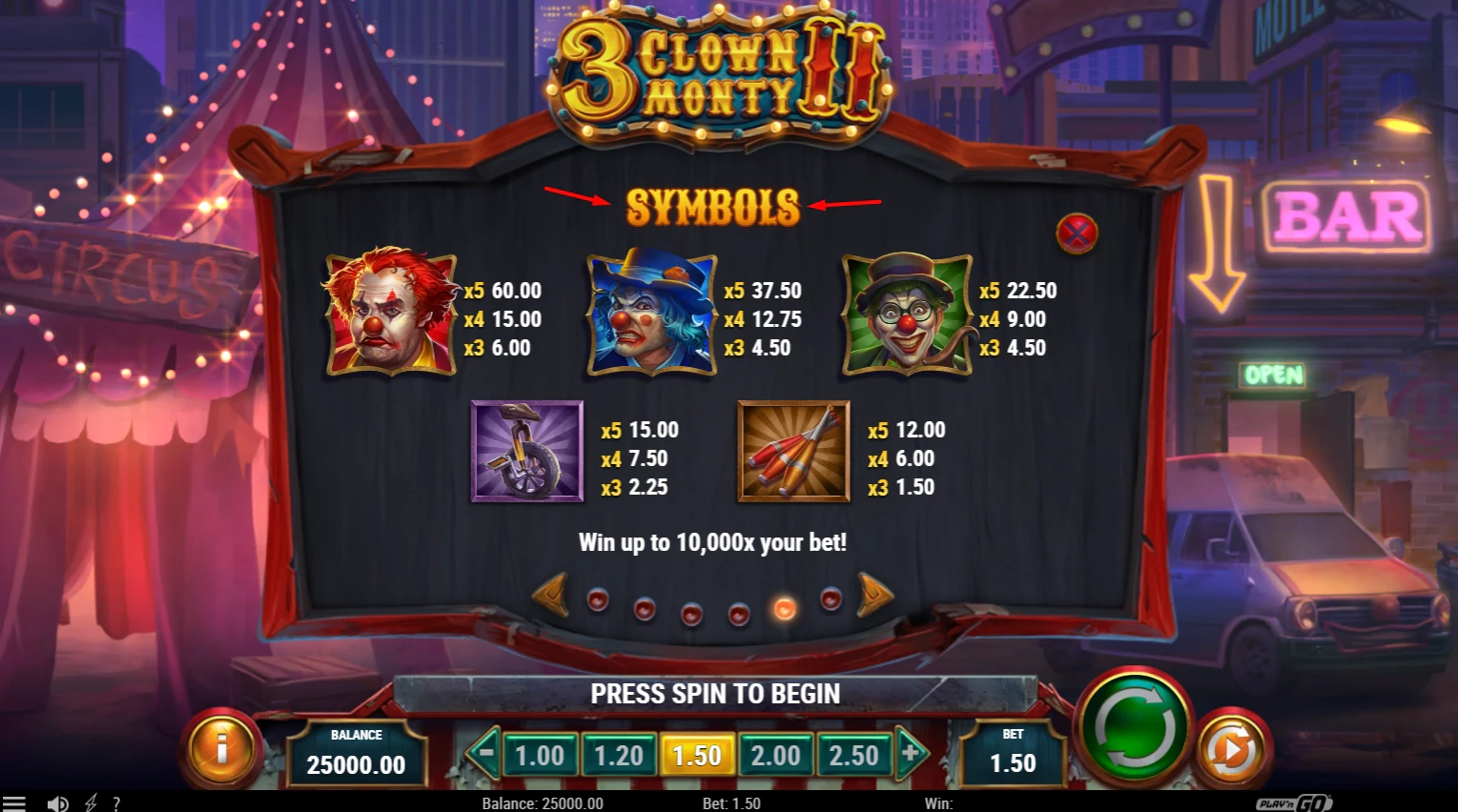Enable lightning quick spin mode
The image size is (1458, 812).
point(91,802)
